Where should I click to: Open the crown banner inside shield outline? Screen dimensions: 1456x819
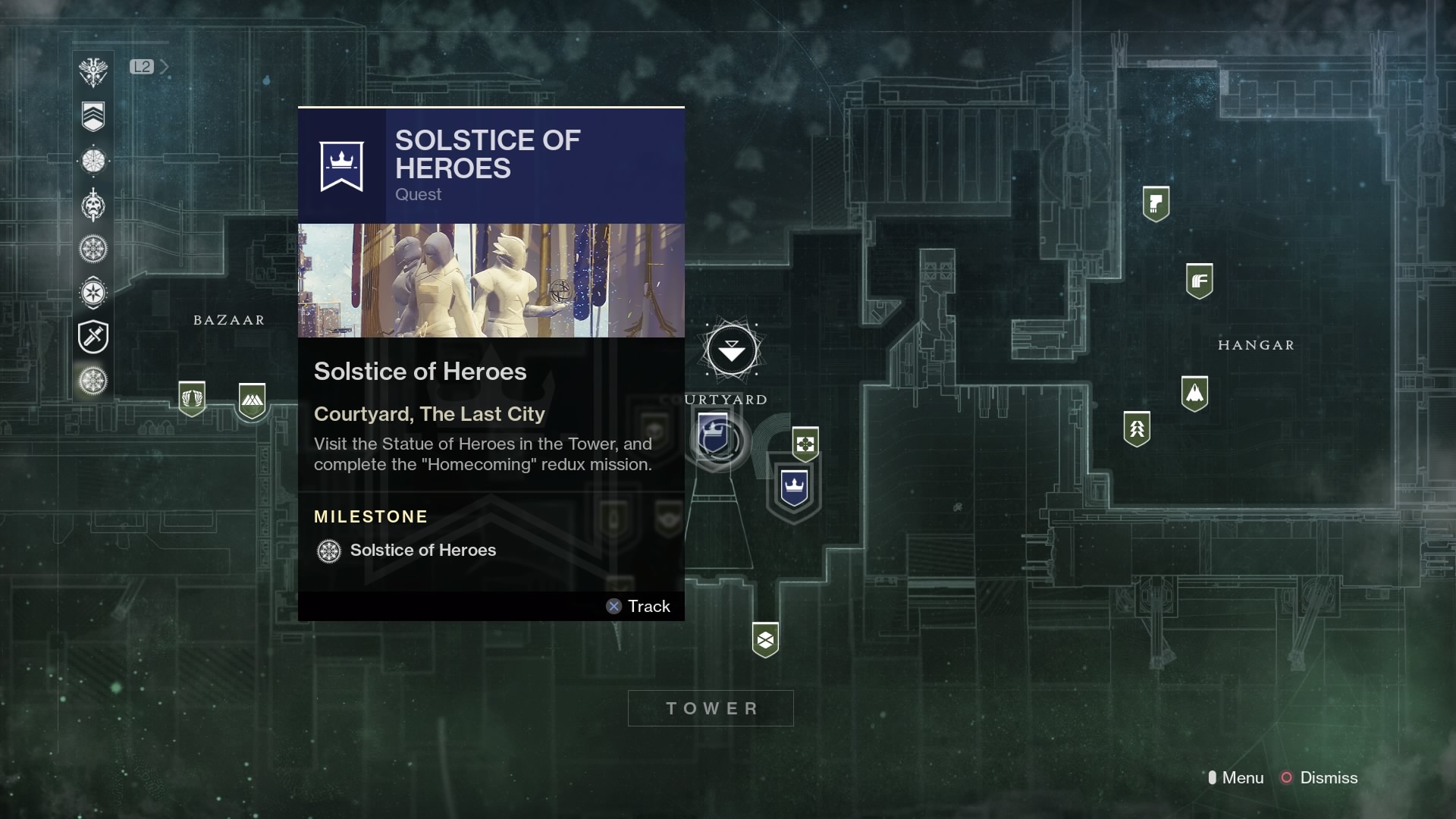coord(794,488)
